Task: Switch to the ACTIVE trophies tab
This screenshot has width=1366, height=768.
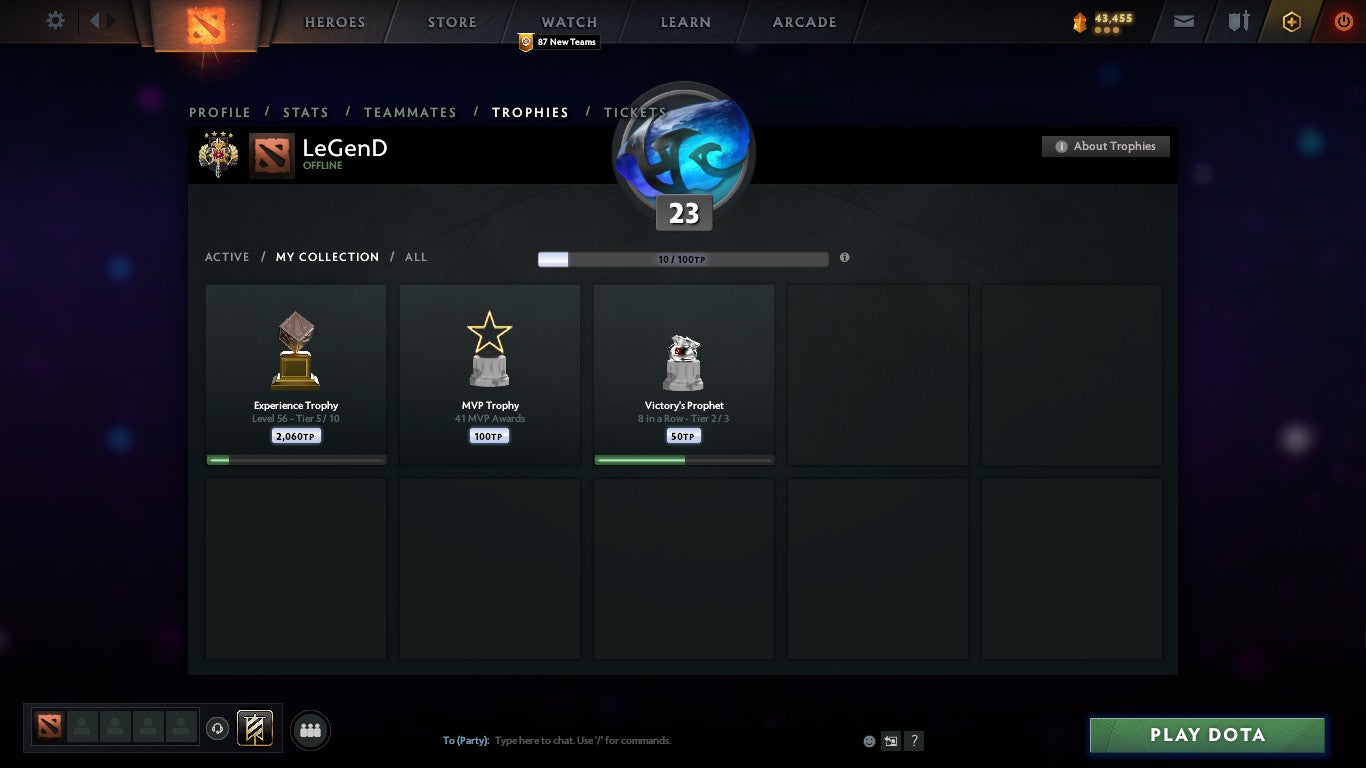Action: [227, 257]
